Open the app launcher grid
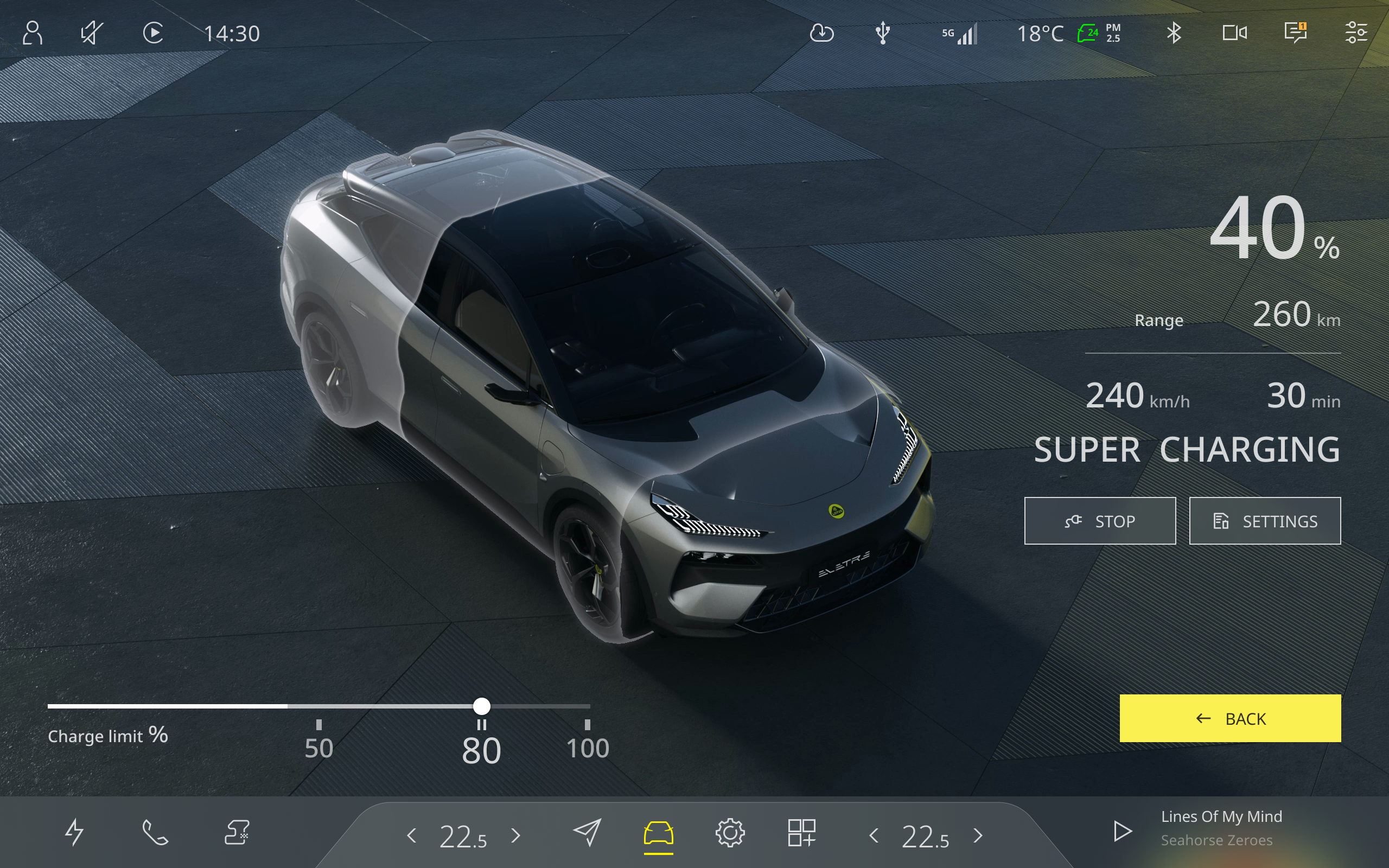 (802, 831)
